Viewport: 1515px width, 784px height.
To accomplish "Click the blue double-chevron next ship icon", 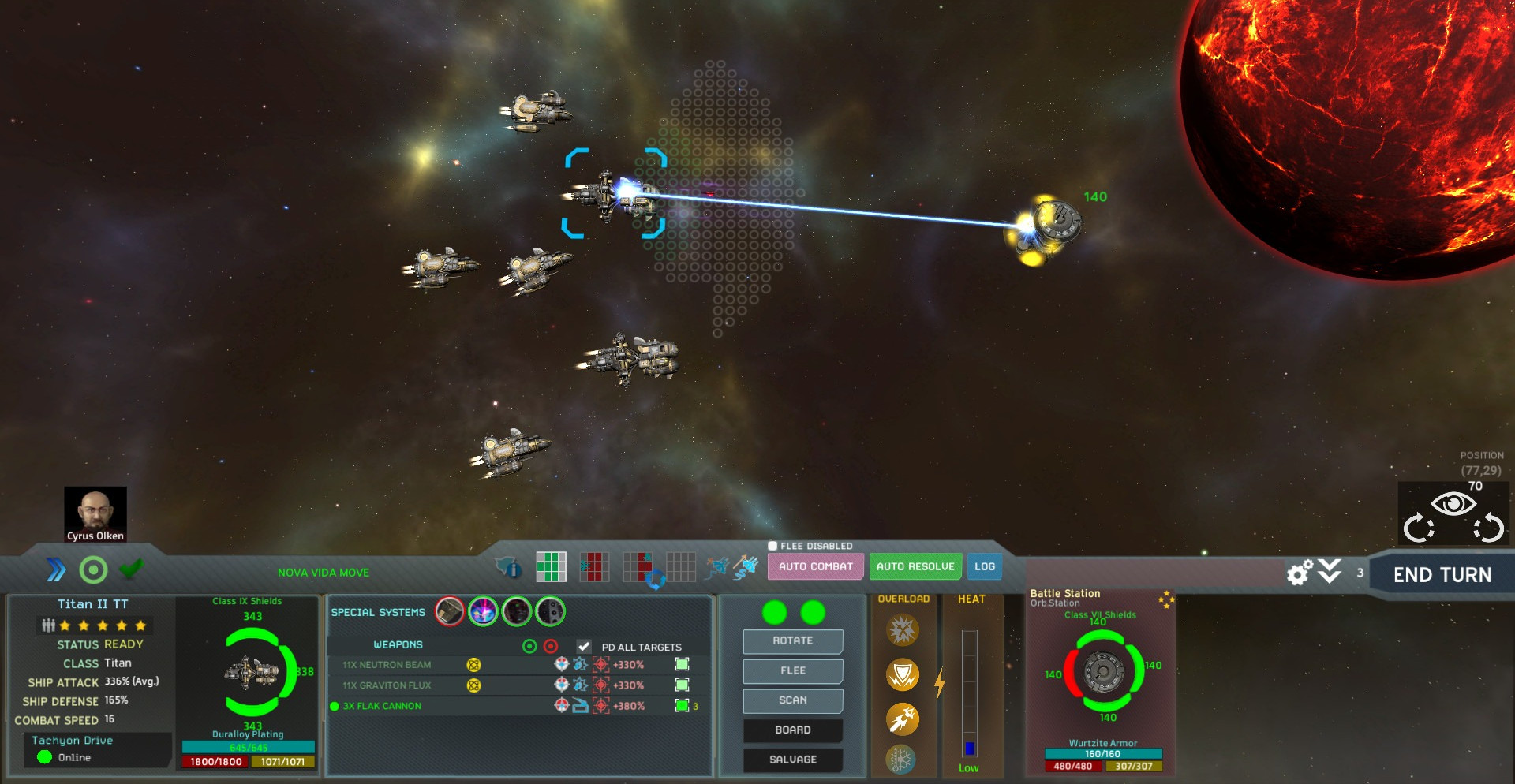I will click(56, 569).
